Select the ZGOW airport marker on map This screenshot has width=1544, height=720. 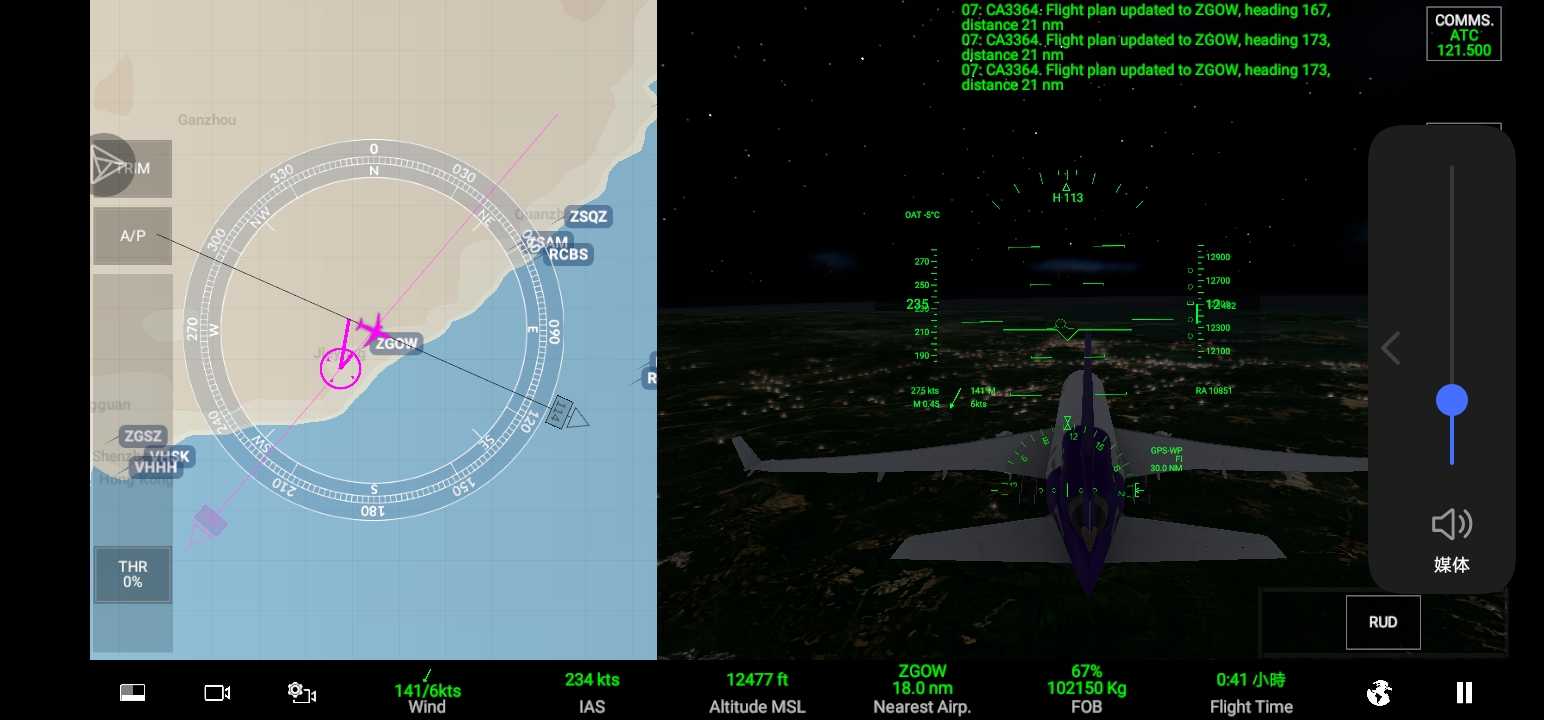pos(397,344)
